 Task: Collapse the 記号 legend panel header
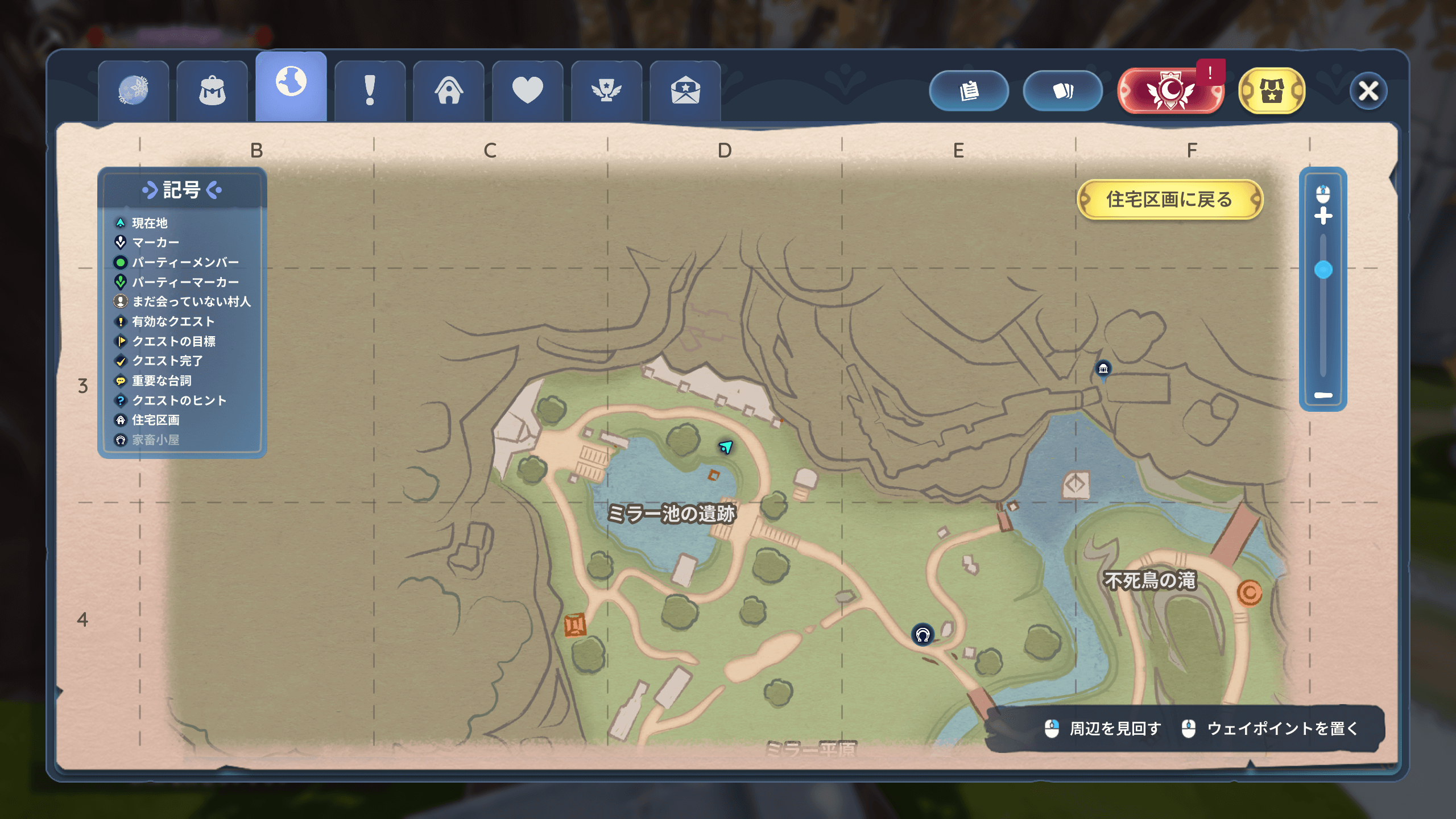point(181,190)
